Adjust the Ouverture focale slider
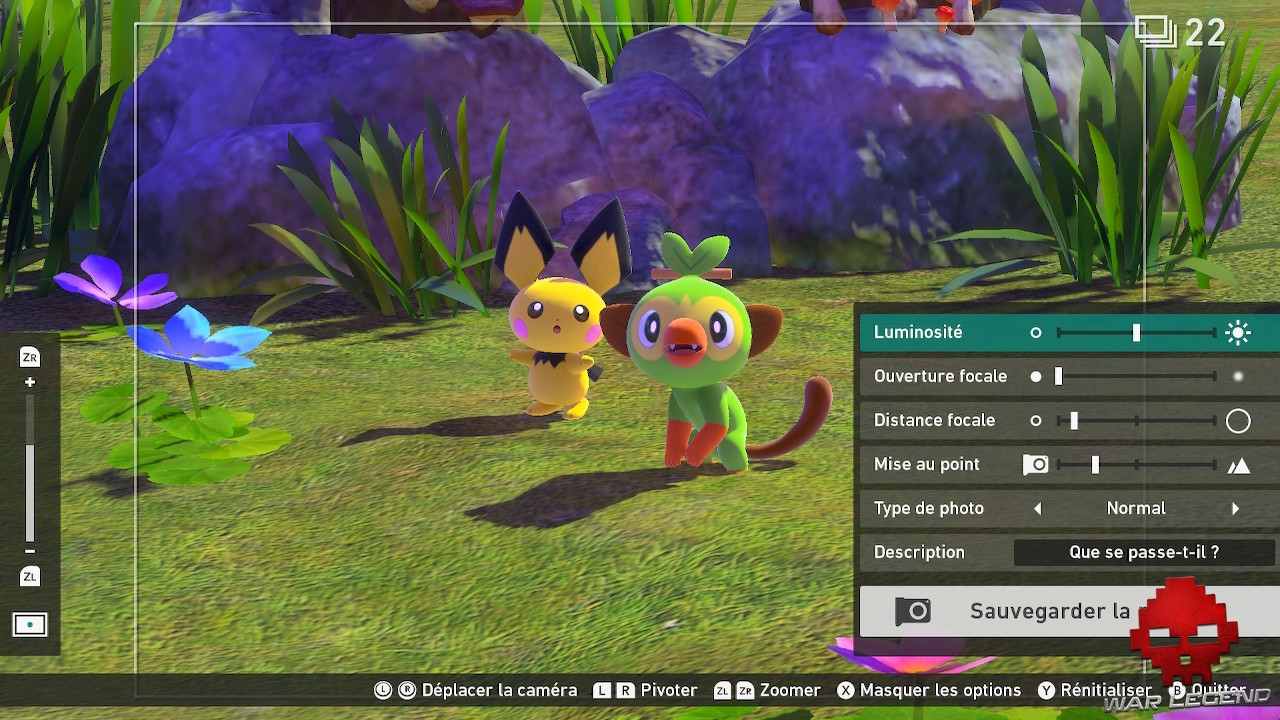This screenshot has width=1280, height=720. pyautogui.click(x=1136, y=376)
